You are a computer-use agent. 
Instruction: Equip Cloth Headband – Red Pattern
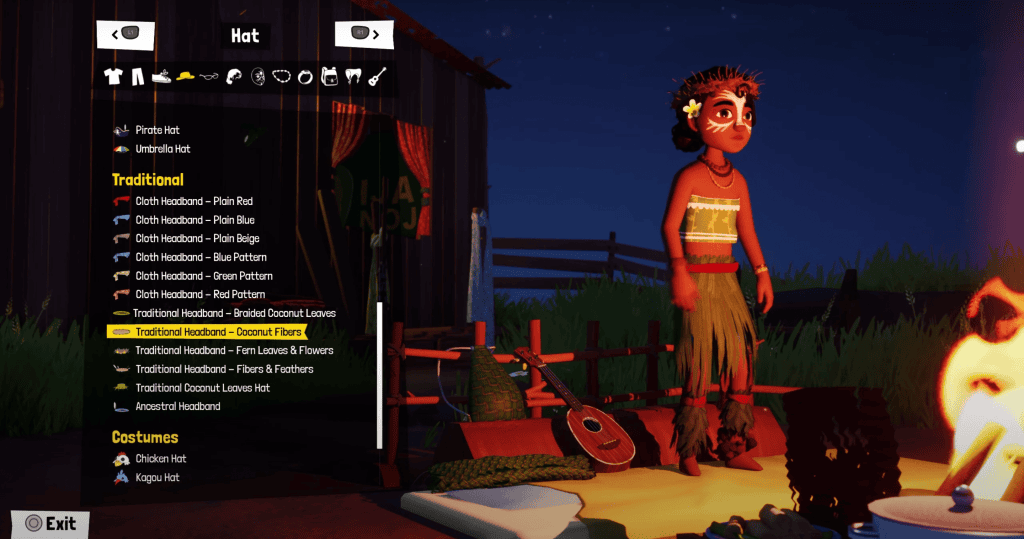click(x=200, y=295)
